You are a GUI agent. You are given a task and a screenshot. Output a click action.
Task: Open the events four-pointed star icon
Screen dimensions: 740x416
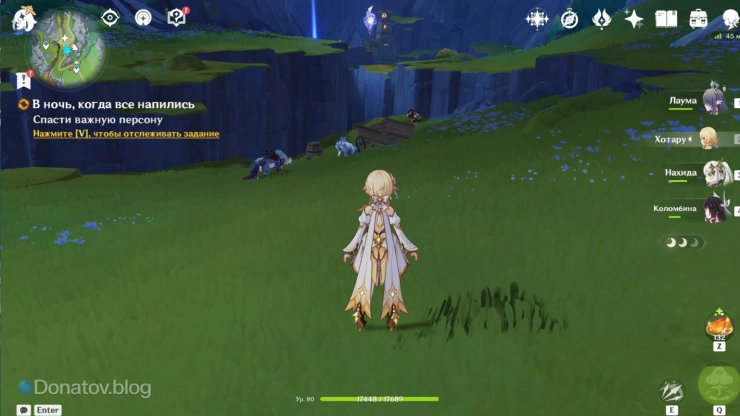click(x=634, y=18)
